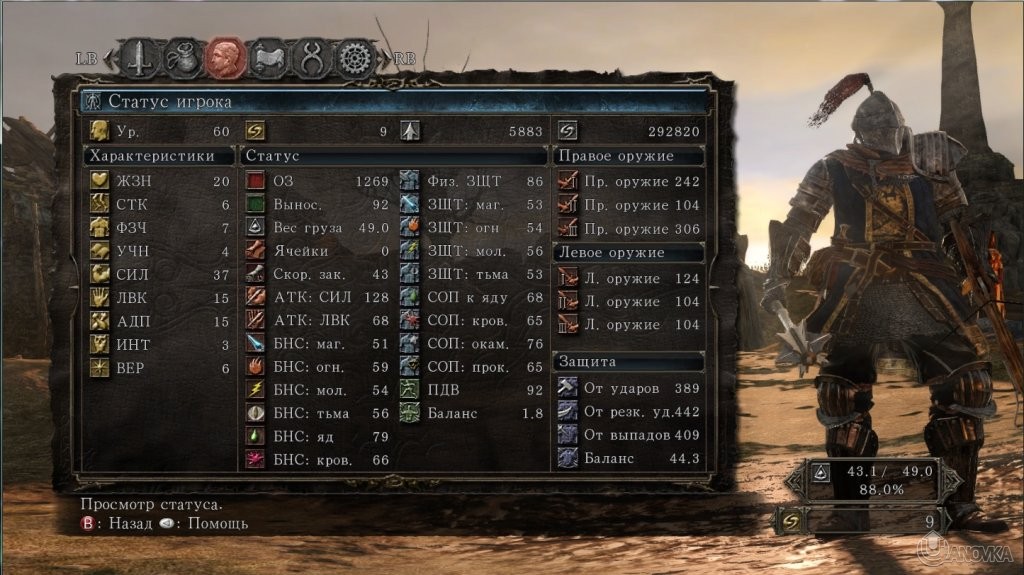Click the От выпадов defense row
The height and width of the screenshot is (575, 1024).
(629, 435)
